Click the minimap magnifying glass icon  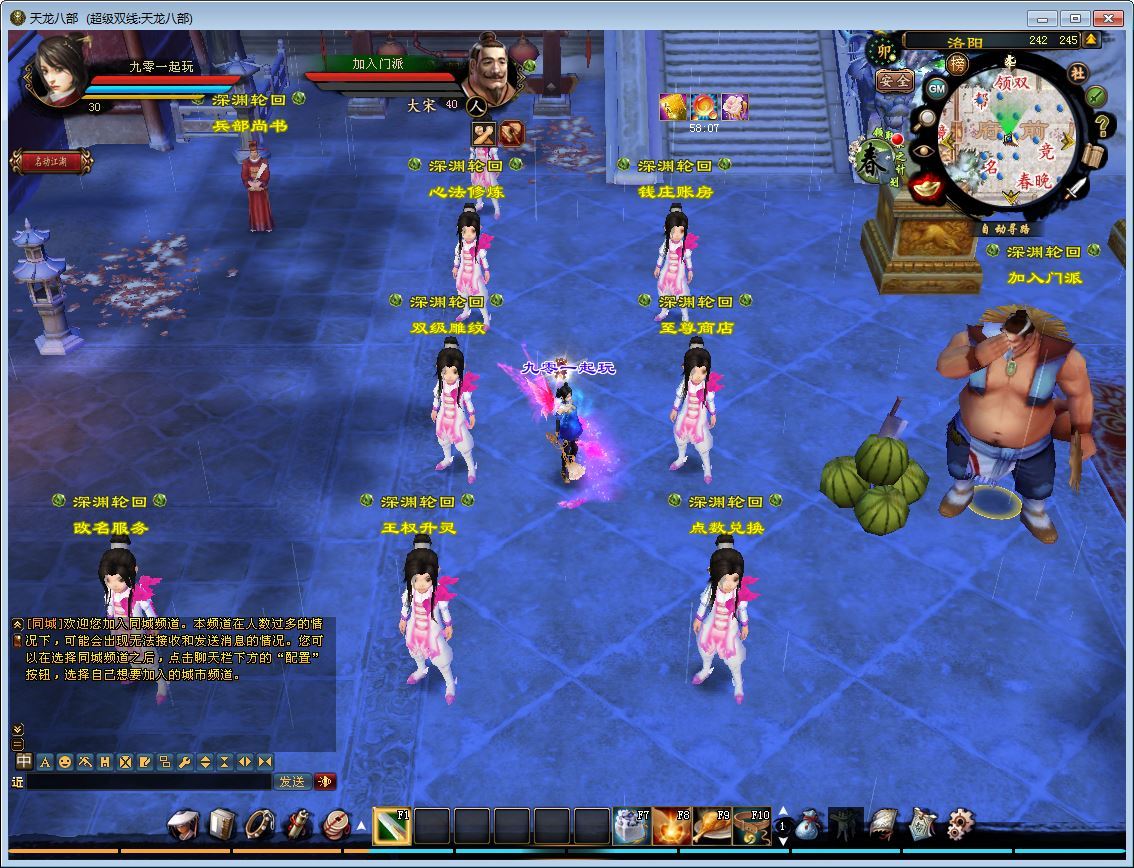pyautogui.click(x=927, y=118)
